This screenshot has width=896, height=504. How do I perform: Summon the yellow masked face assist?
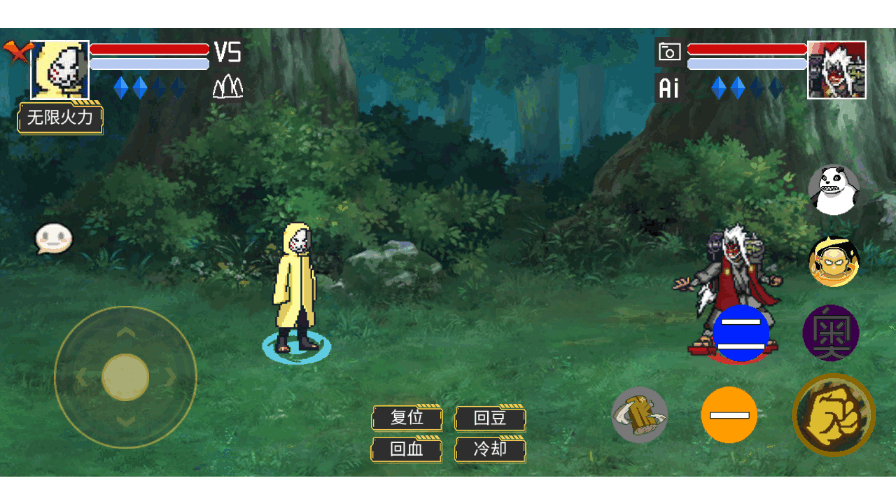tap(833, 262)
